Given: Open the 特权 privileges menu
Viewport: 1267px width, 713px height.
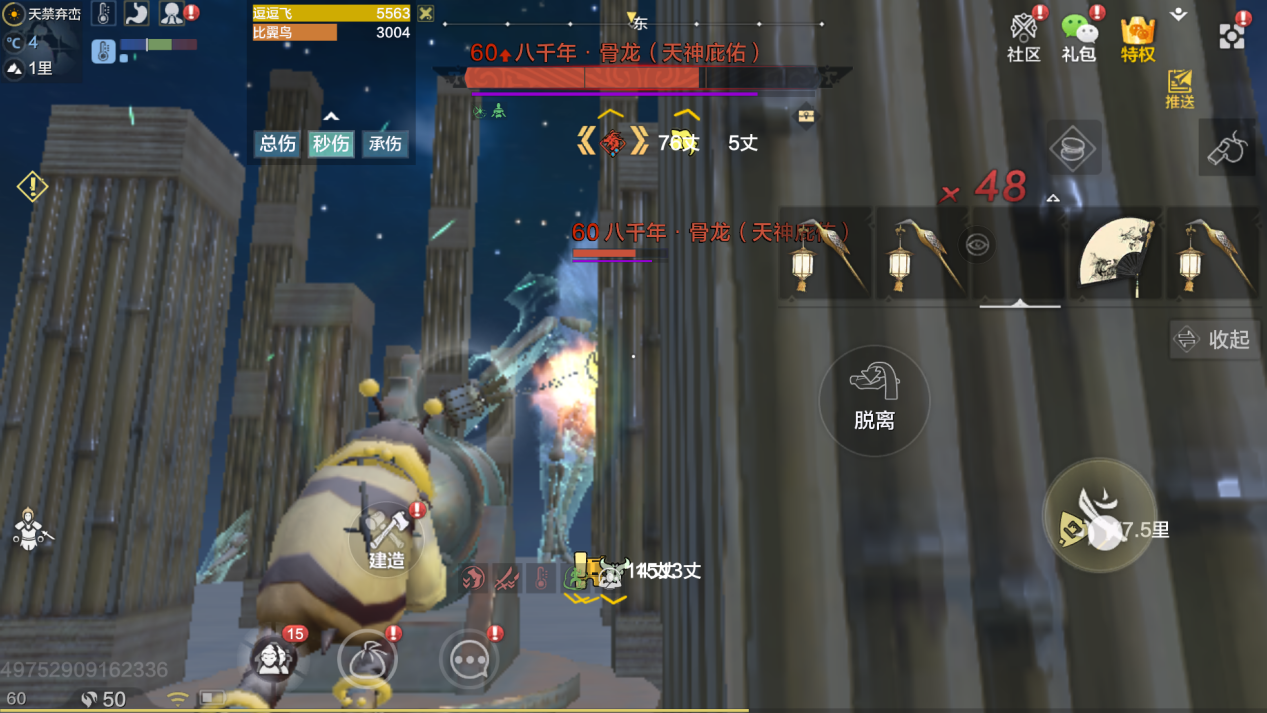Looking at the screenshot, I should coord(1137,37).
